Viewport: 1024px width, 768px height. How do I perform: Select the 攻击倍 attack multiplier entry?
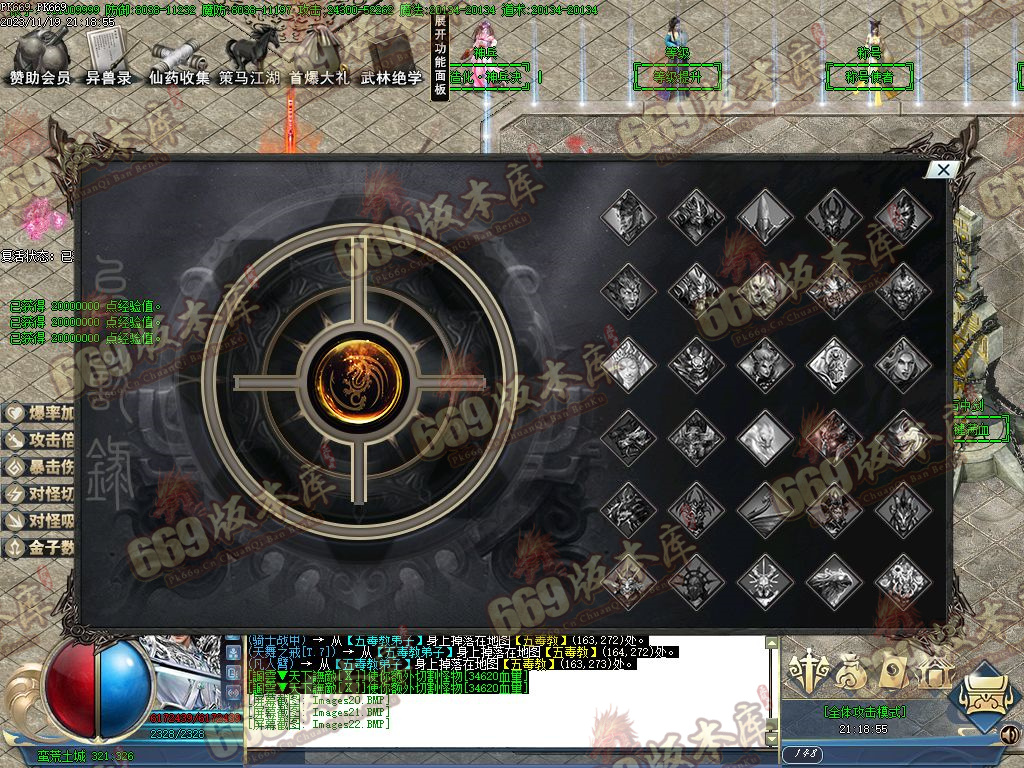coord(40,440)
